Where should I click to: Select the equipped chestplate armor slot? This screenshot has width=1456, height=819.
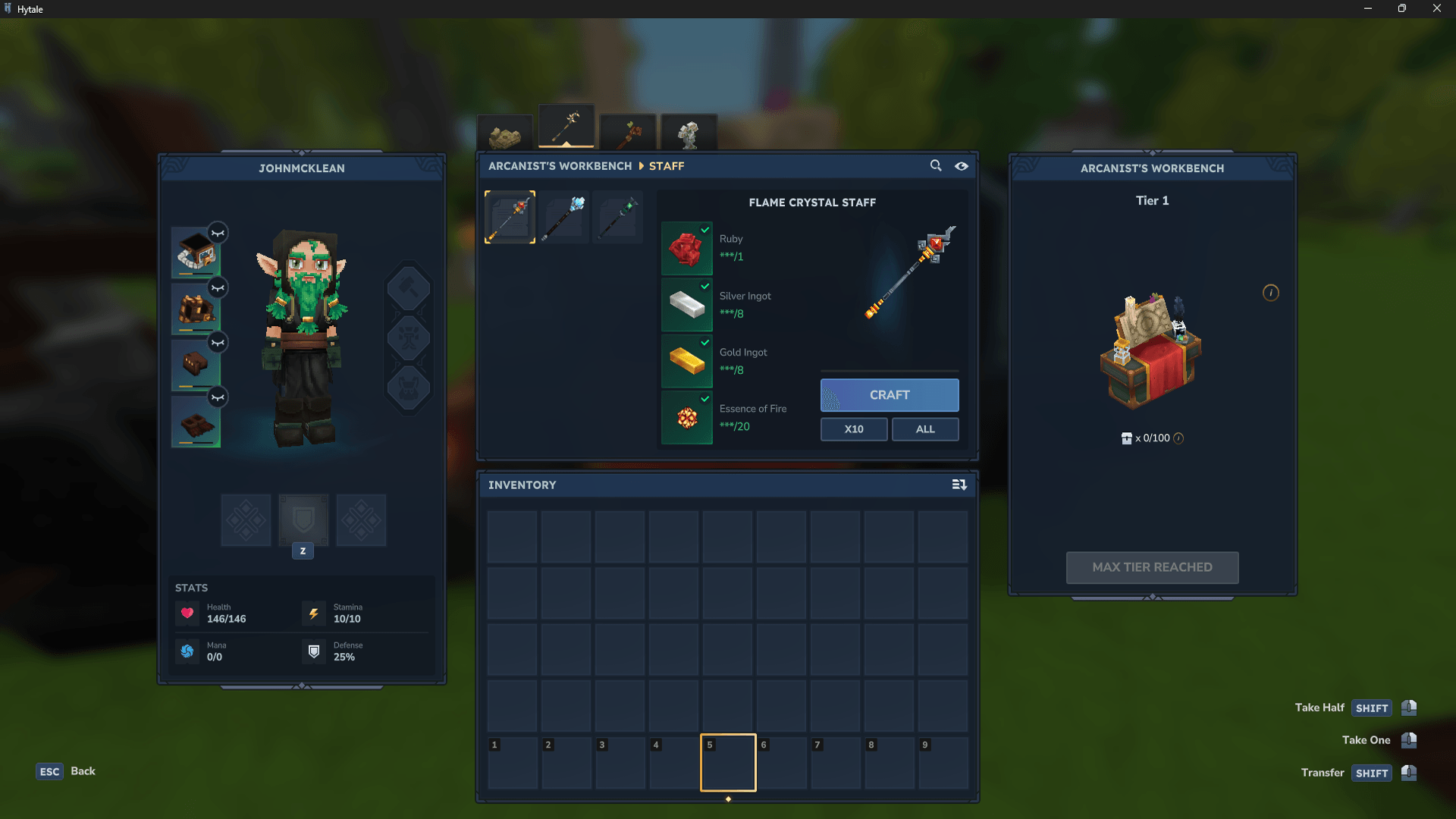point(196,309)
